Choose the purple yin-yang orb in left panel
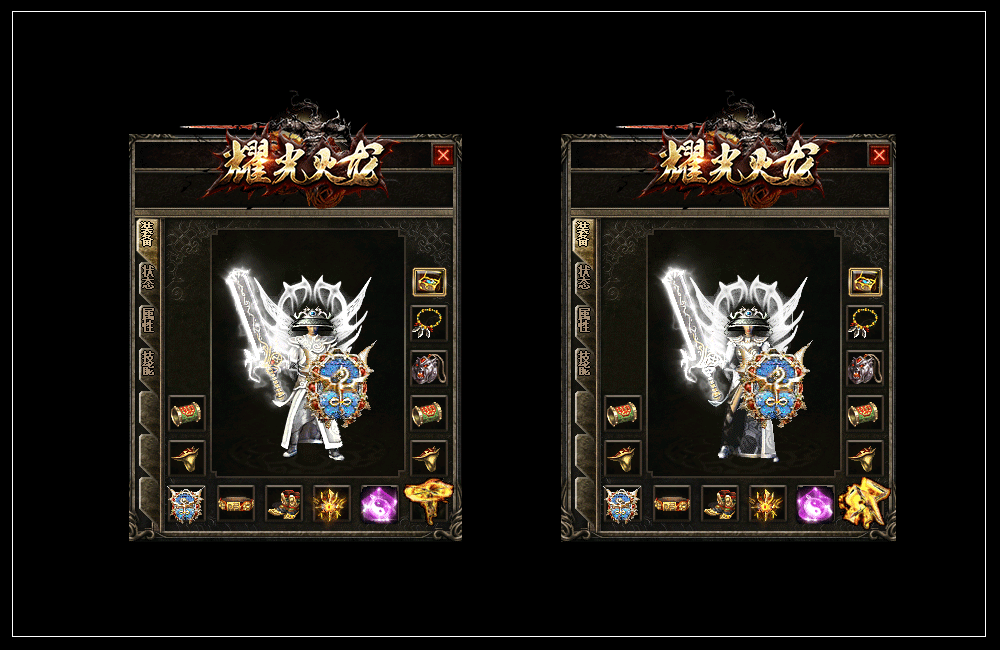The image size is (1000, 650). (380, 504)
